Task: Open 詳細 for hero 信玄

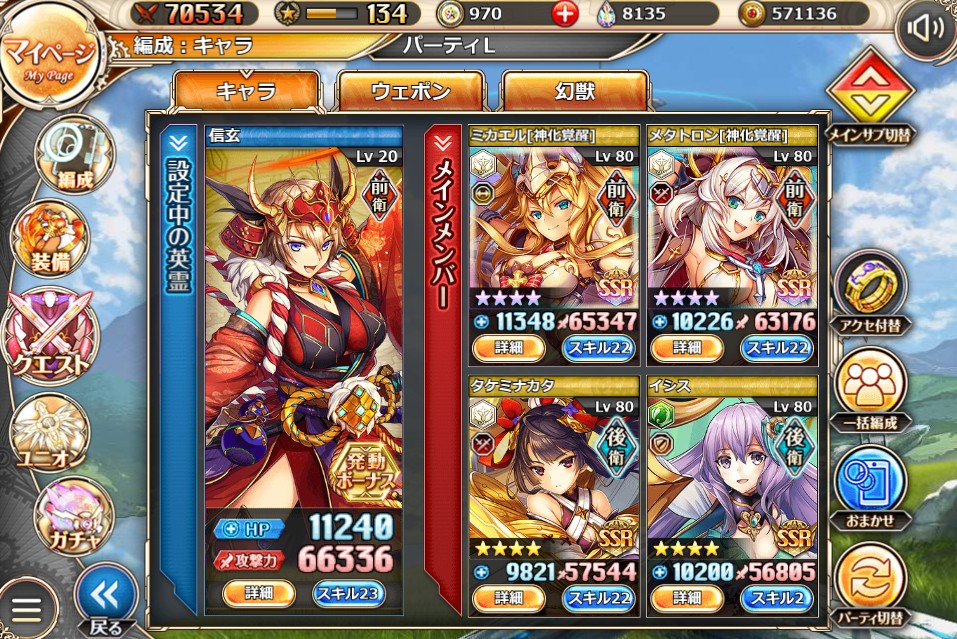Action: [257, 592]
